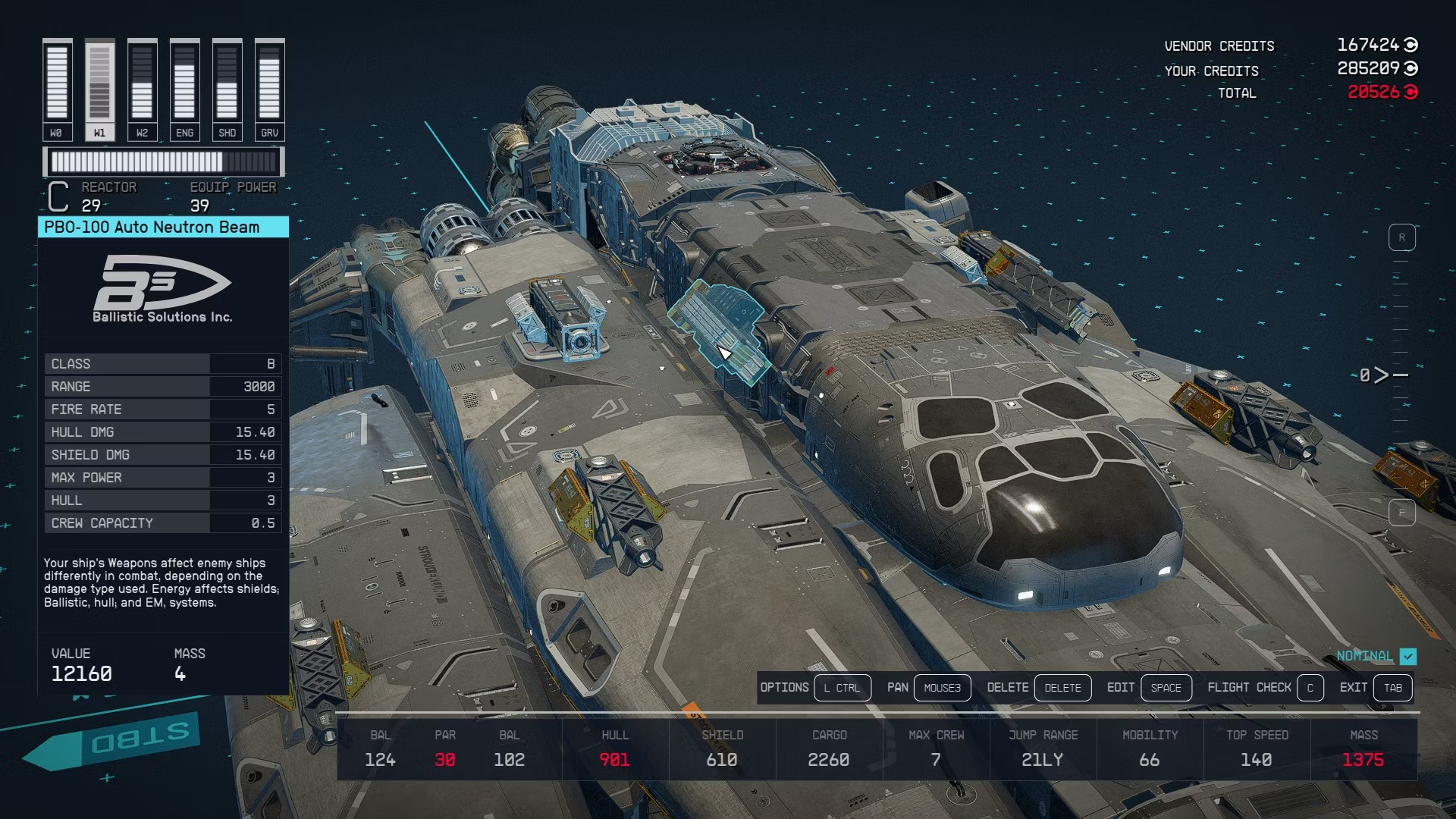Exit the ship builder

1392,688
